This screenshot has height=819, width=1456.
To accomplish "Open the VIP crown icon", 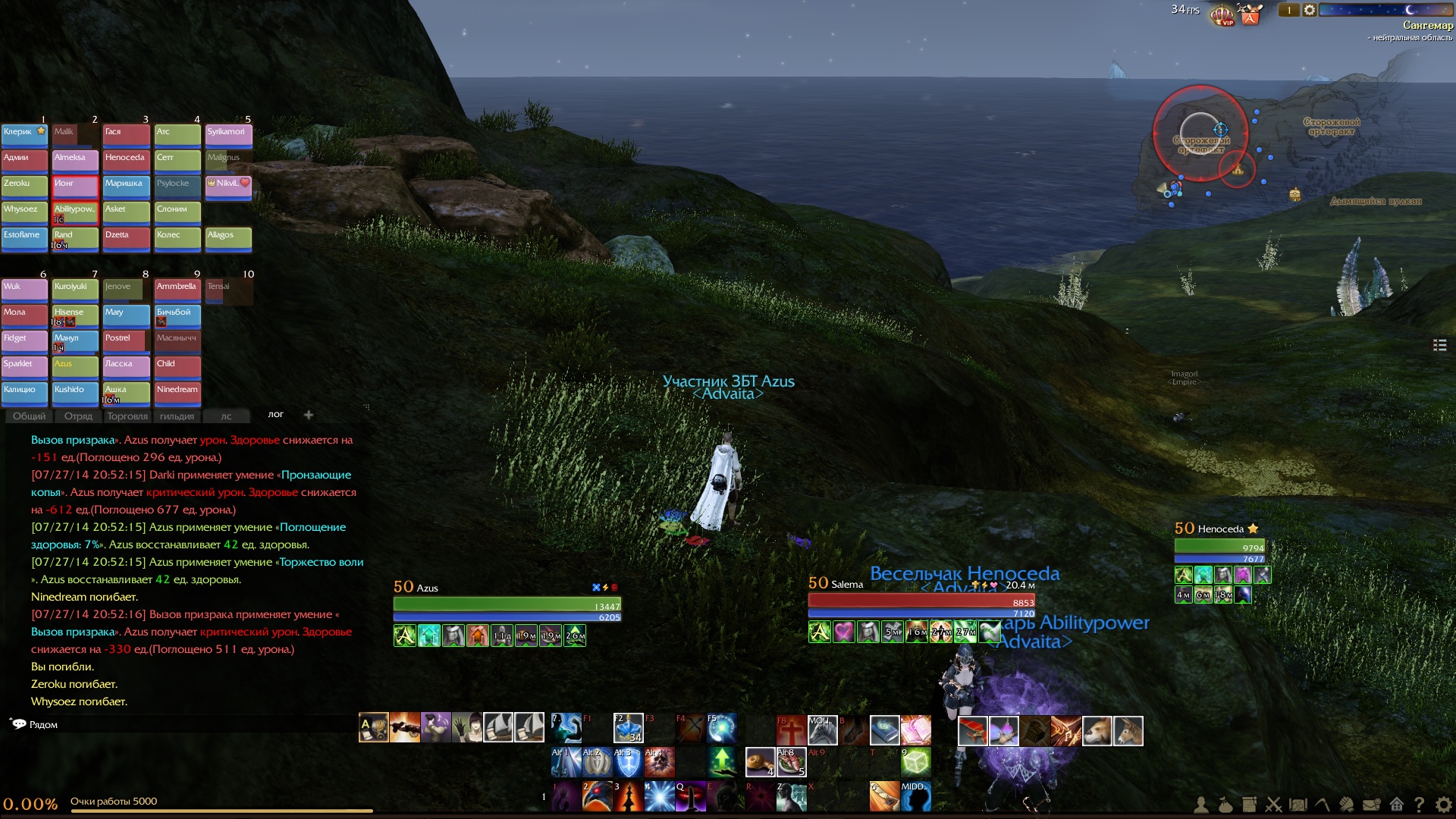I will coord(1222,14).
